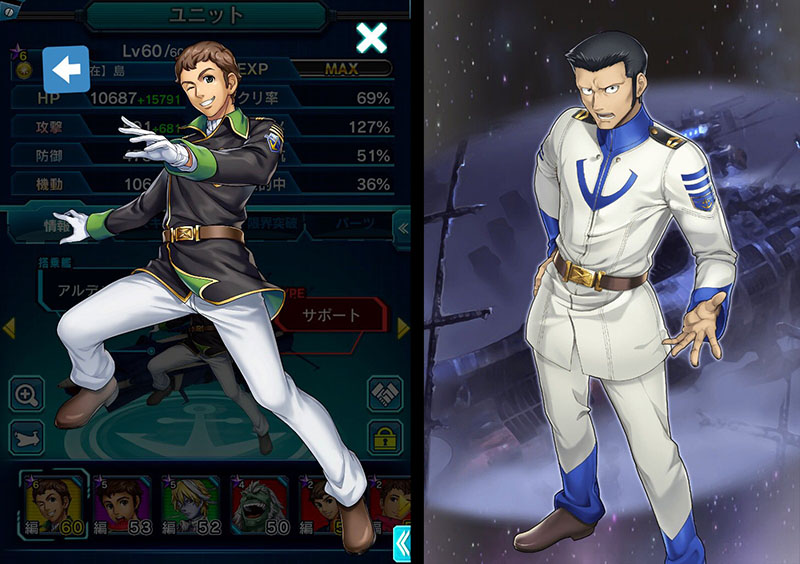Viewport: 800px width, 564px height.
Task: Show the next unit with the right yellow arrow
Action: point(404,328)
